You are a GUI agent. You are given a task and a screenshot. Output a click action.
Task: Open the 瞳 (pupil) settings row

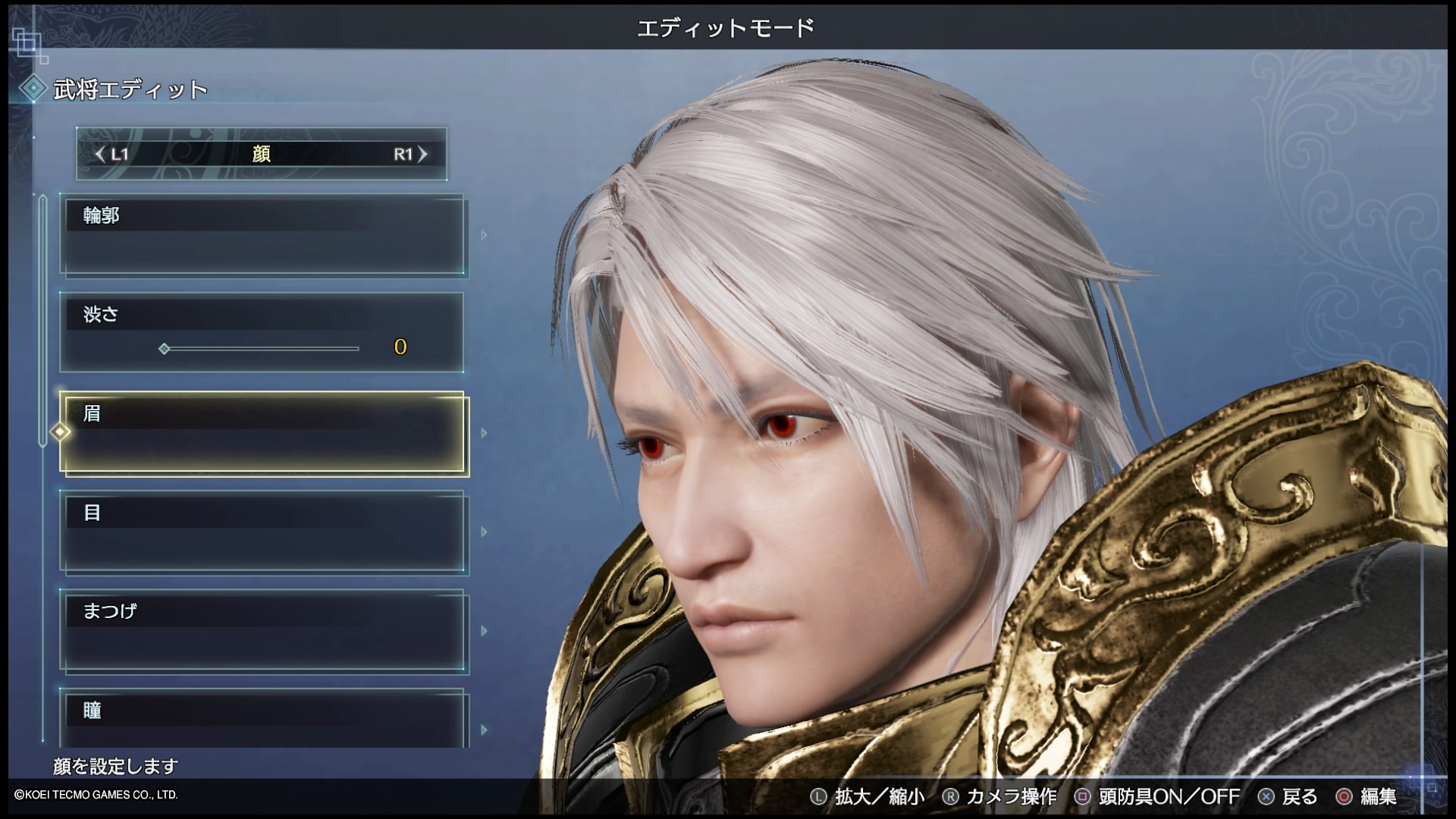click(262, 717)
